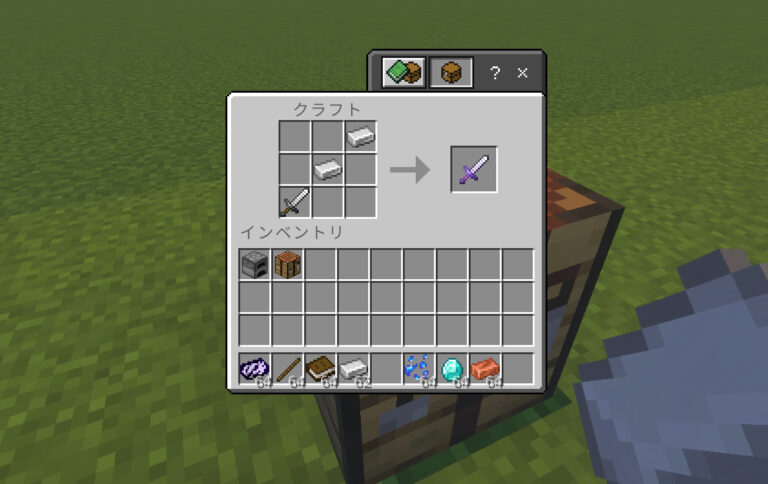Viewport: 768px width, 484px height.
Task: Pick up the iron ingot in the grid's center
Action: point(328,169)
